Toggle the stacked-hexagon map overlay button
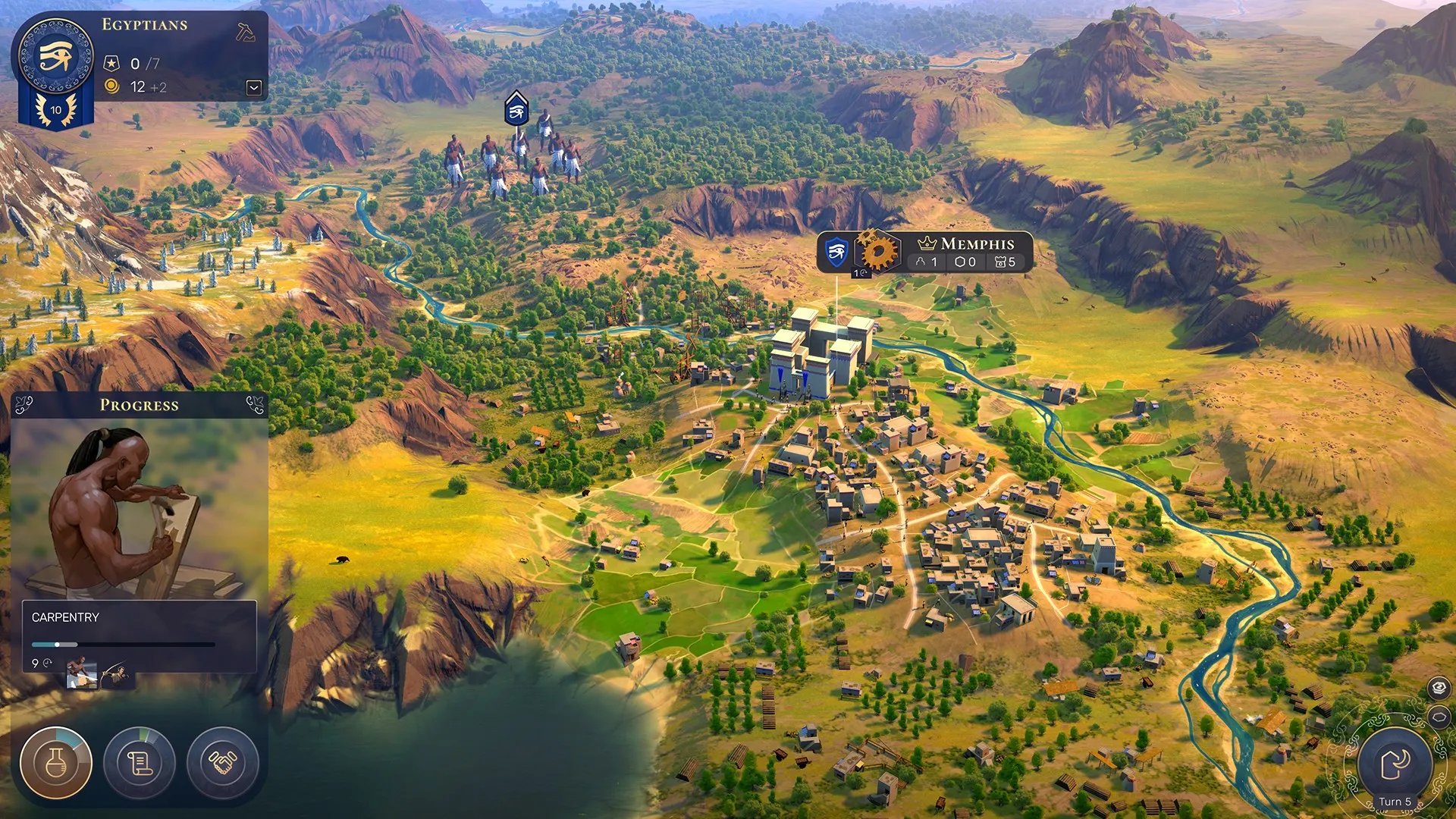1456x819 pixels. (x=1438, y=686)
